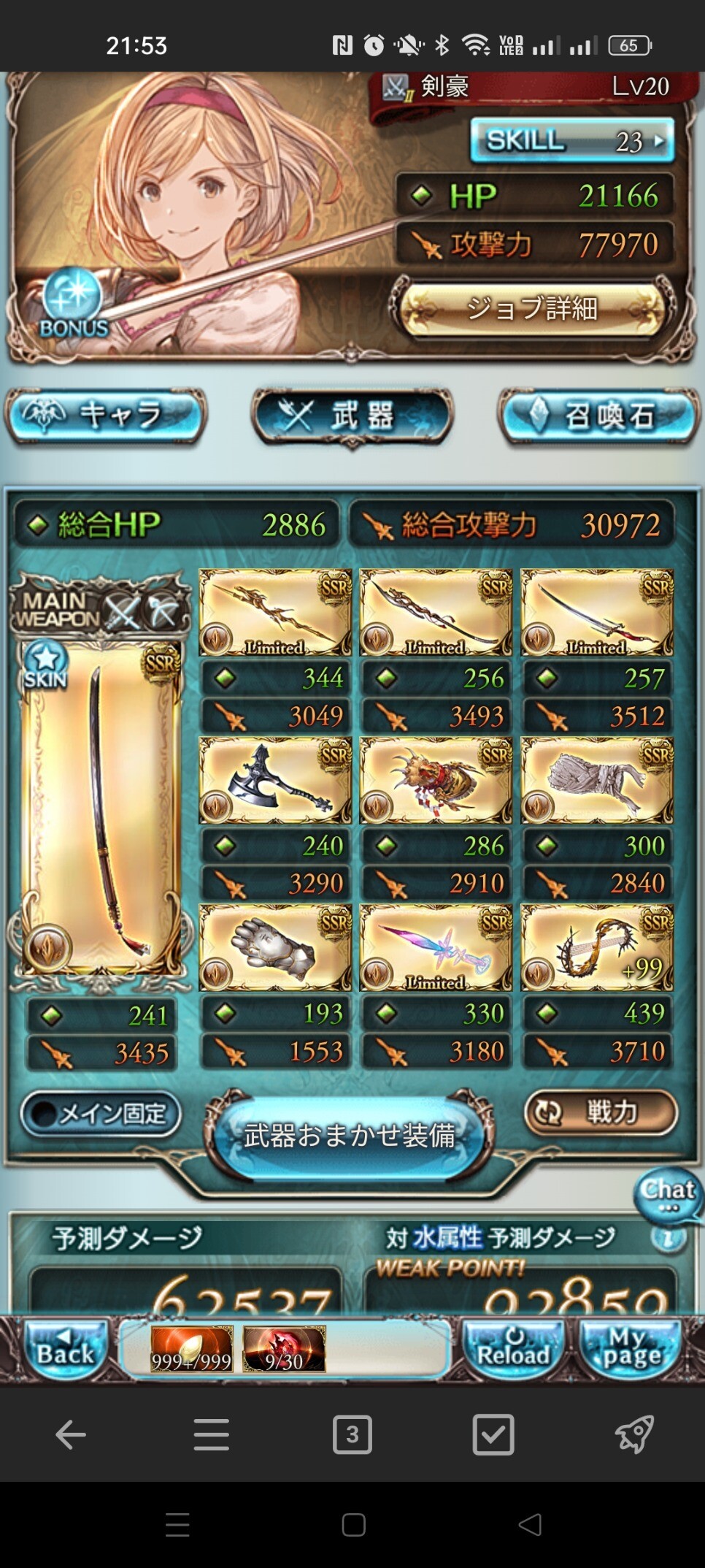Select the black axe weapon slot

point(275,781)
